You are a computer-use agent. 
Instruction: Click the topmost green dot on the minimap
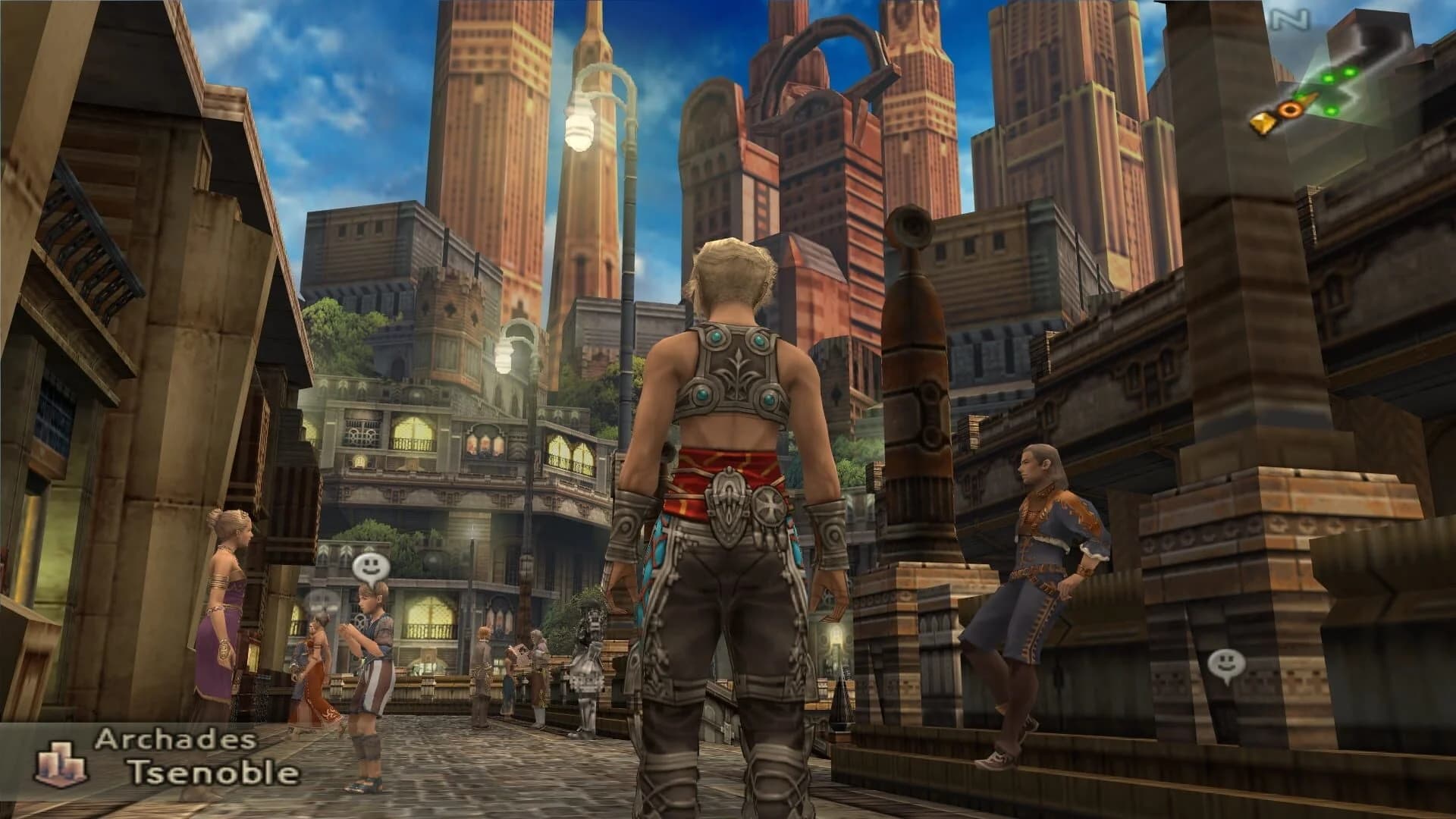[x=1350, y=71]
